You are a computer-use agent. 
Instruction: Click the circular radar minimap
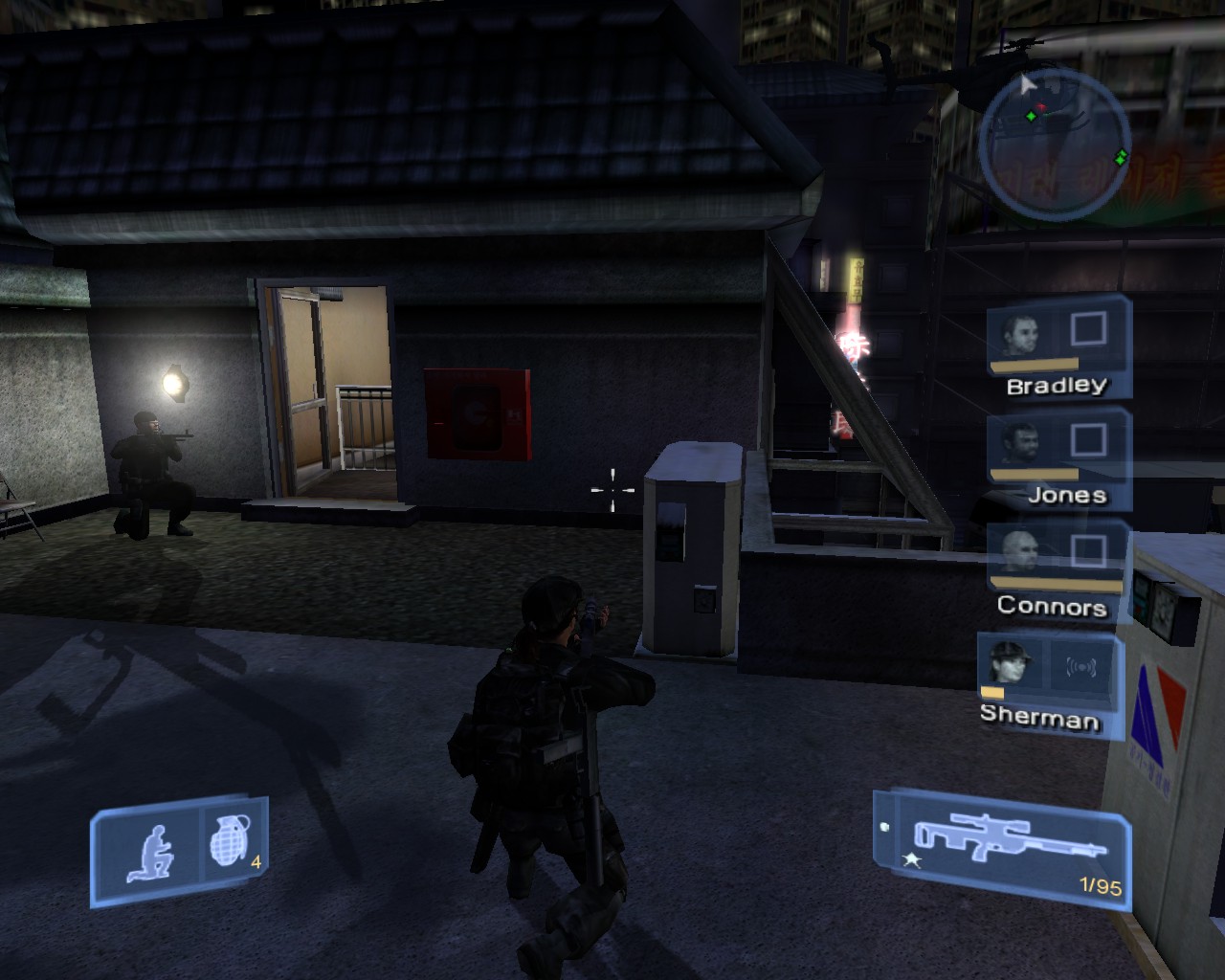tap(1054, 145)
